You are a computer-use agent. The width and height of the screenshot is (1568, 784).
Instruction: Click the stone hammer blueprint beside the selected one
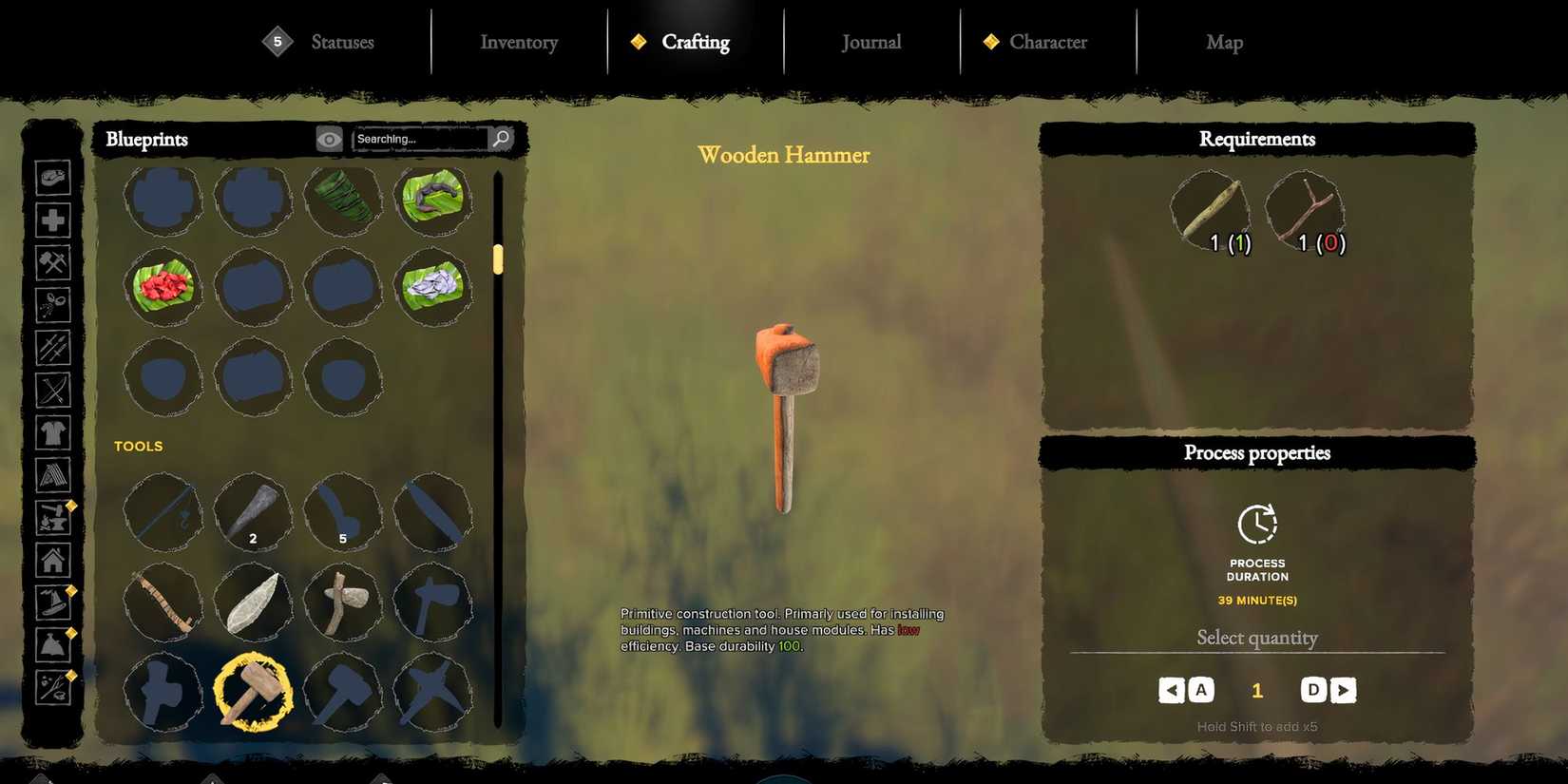point(343,693)
